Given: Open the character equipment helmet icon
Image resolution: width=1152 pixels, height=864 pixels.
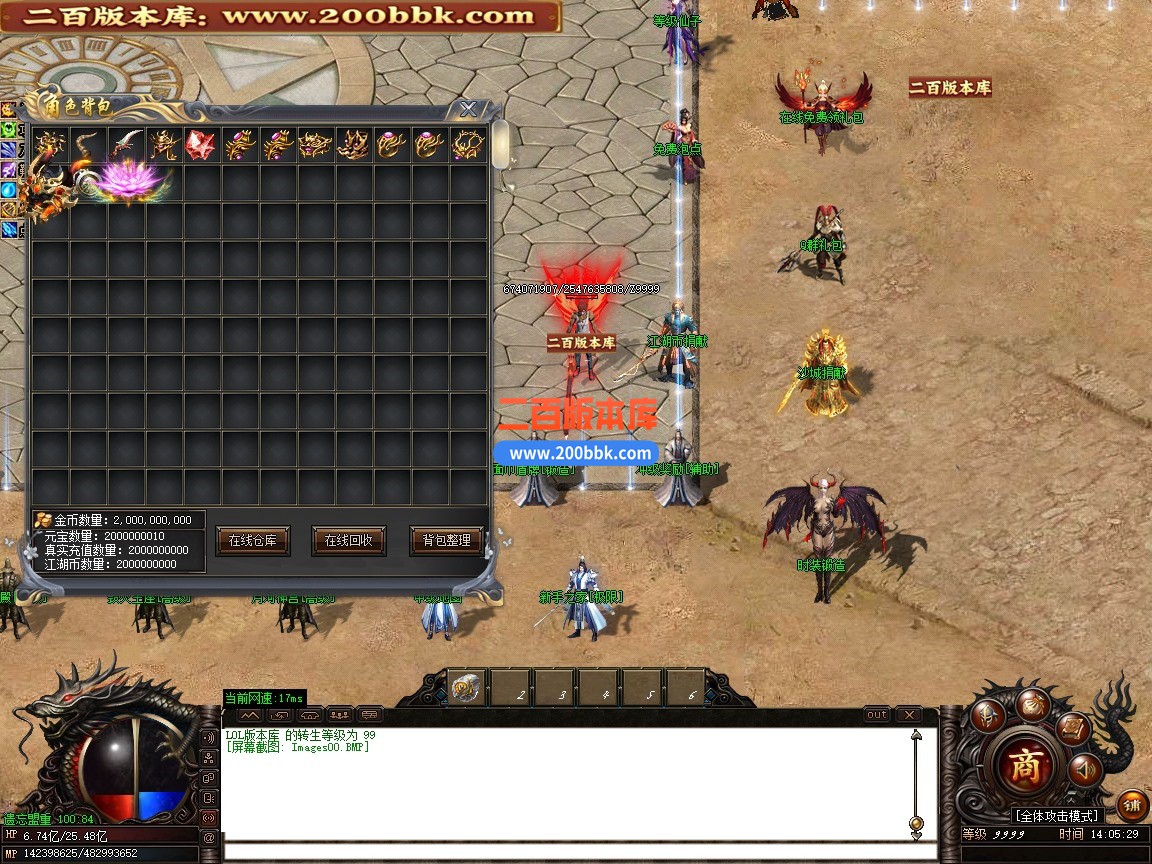Looking at the screenshot, I should tap(989, 716).
